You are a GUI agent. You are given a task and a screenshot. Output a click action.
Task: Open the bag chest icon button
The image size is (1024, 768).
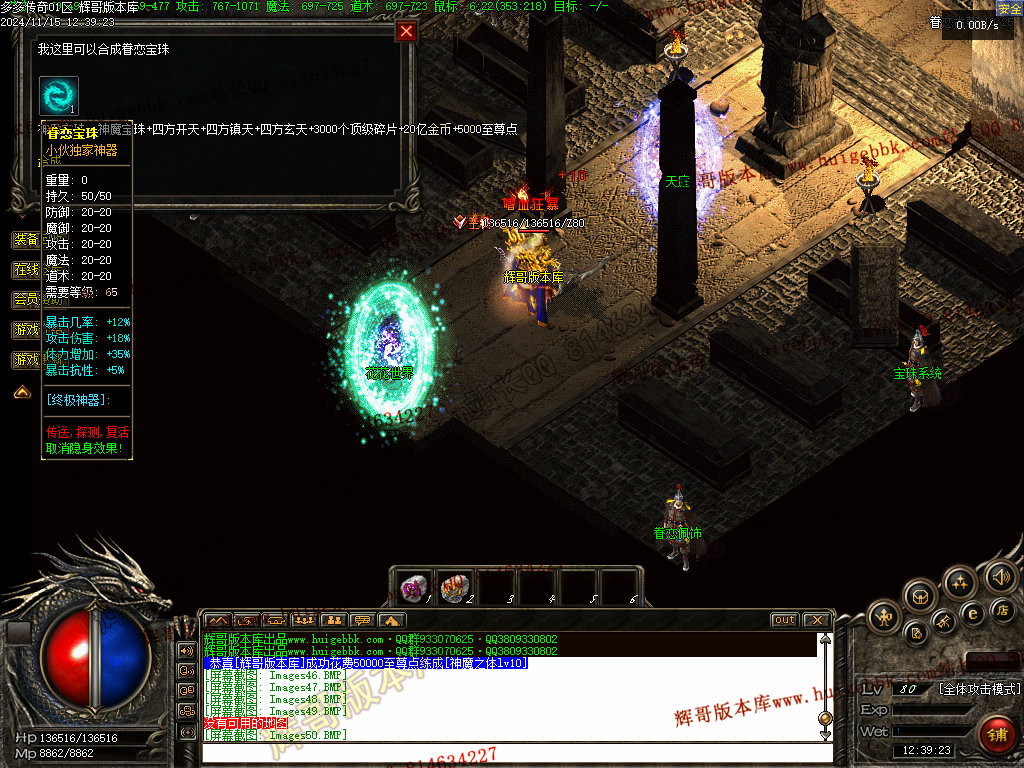[x=920, y=596]
